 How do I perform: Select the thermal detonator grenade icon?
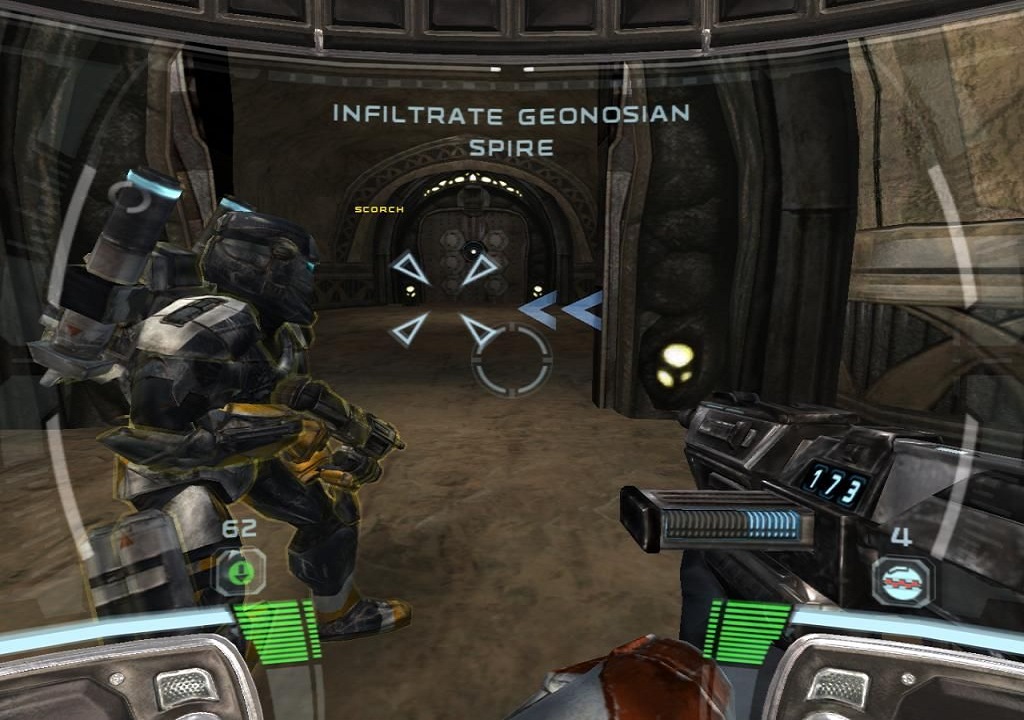point(901,580)
